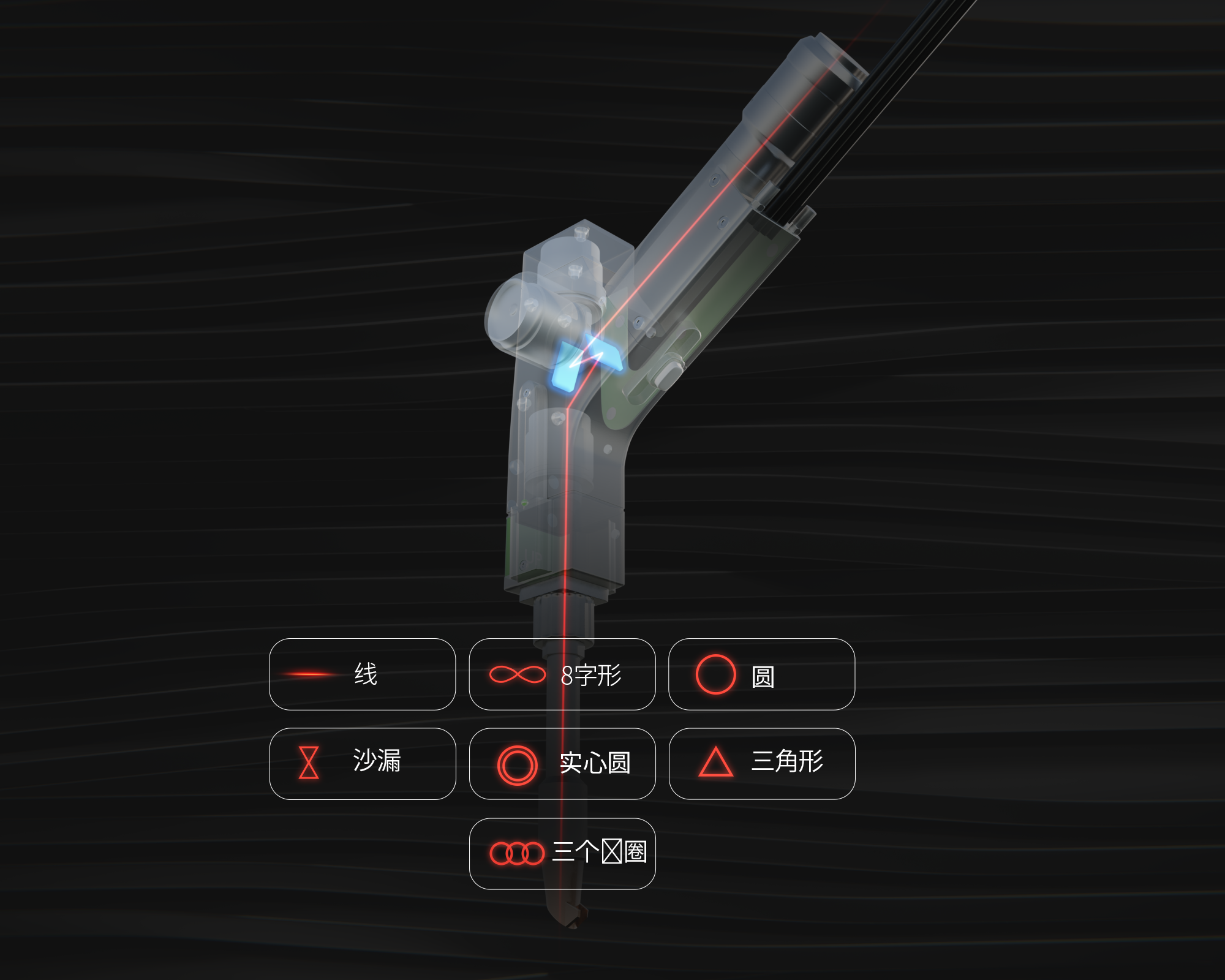Choose the 实心圆 solid circle pattern
The height and width of the screenshot is (980, 1225).
point(562,764)
